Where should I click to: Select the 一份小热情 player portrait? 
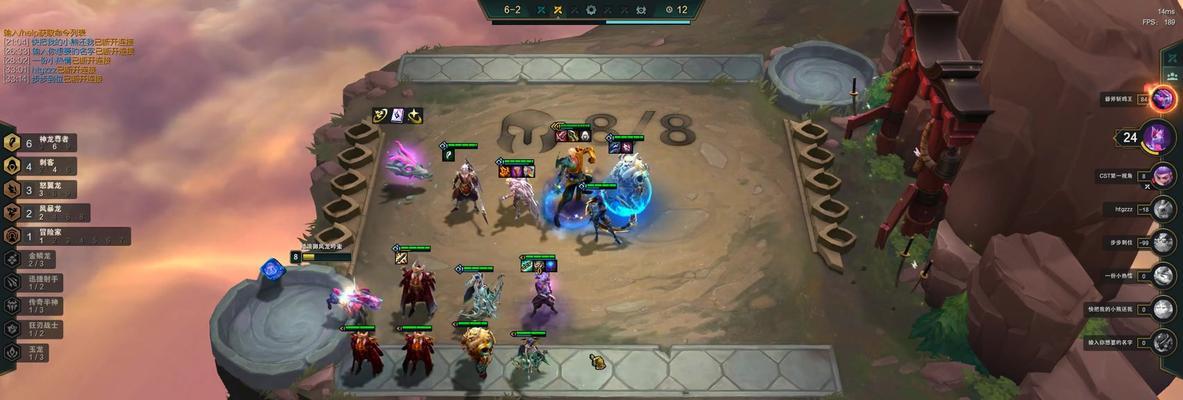click(x=1163, y=275)
